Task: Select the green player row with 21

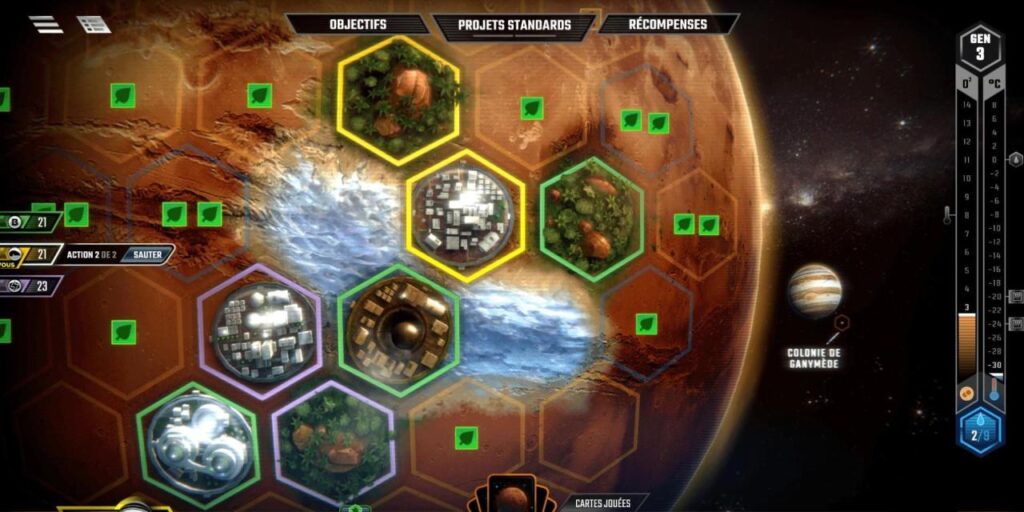Action: click(x=30, y=222)
